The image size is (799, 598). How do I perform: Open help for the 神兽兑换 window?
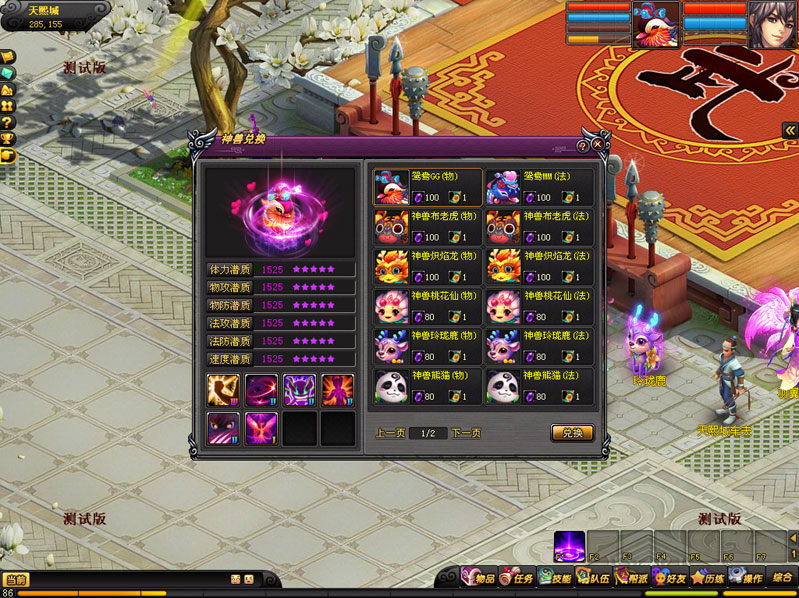[582, 145]
